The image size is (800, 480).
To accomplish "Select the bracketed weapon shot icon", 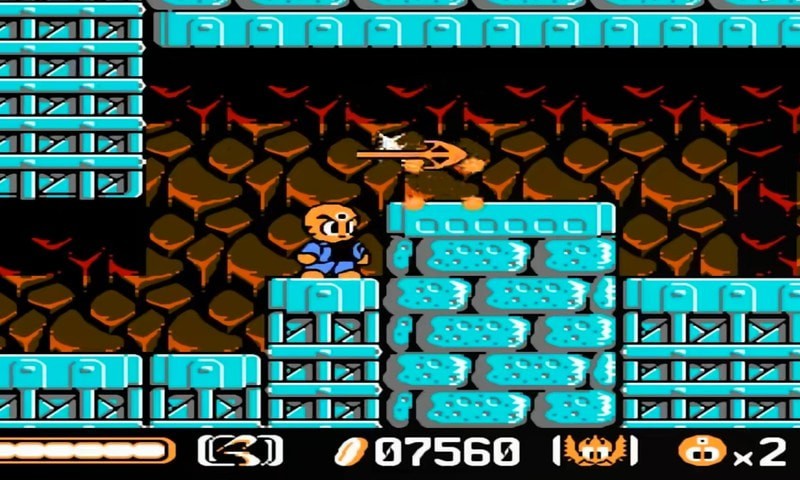I will click(240, 451).
